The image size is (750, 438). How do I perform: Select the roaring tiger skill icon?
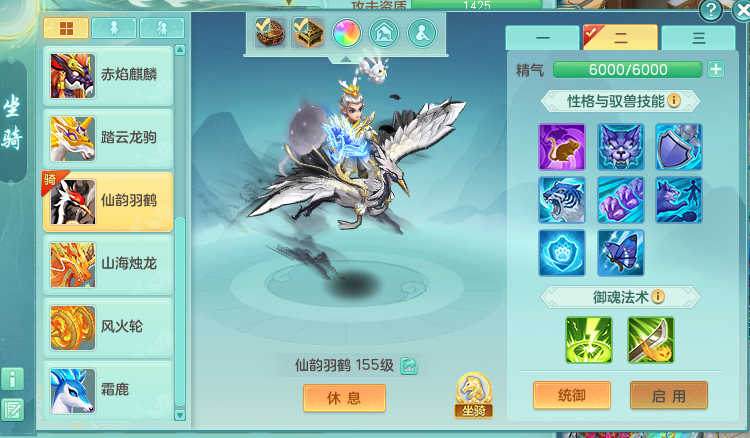[x=562, y=200]
